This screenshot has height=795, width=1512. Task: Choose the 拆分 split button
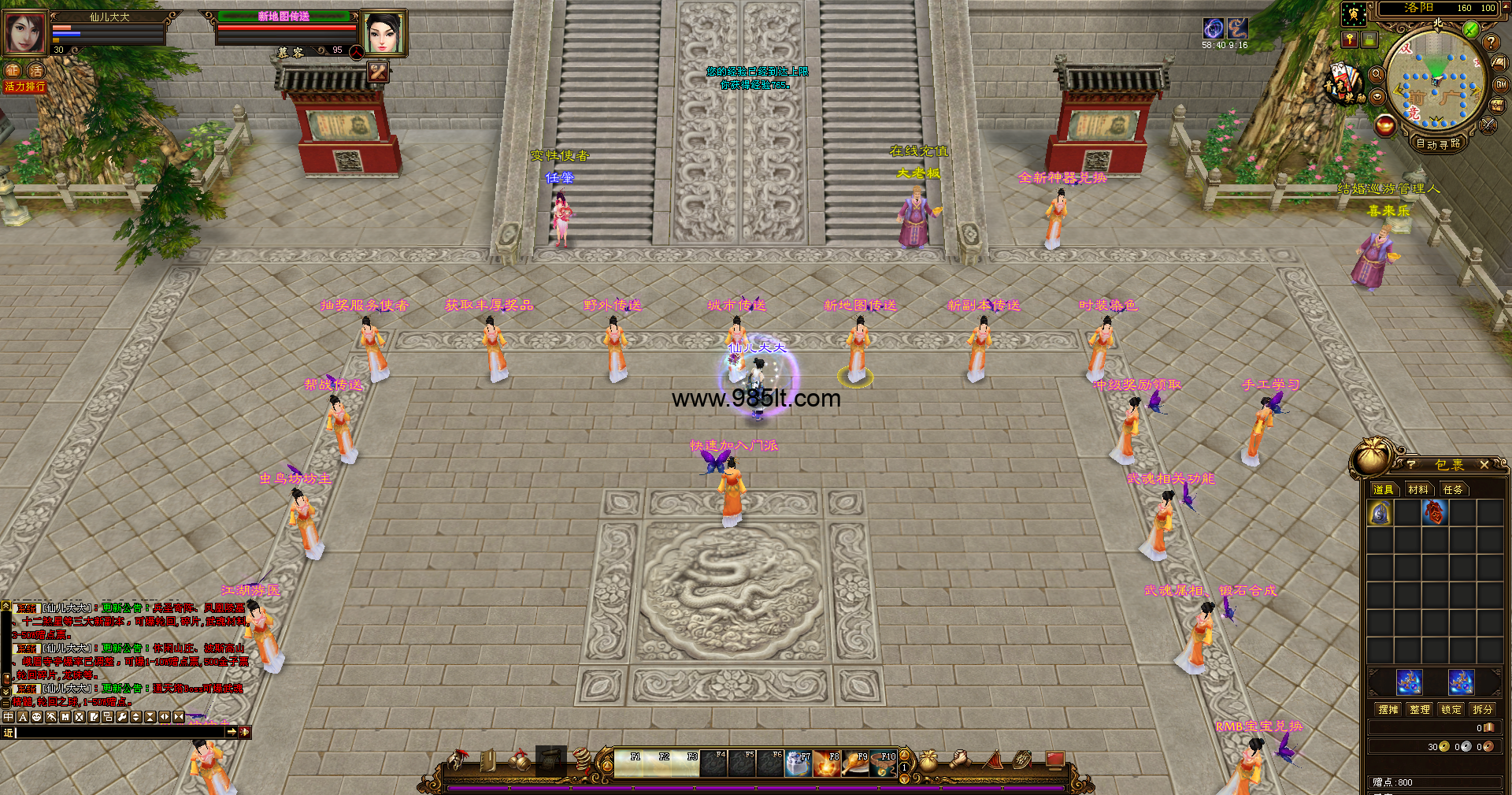1483,709
